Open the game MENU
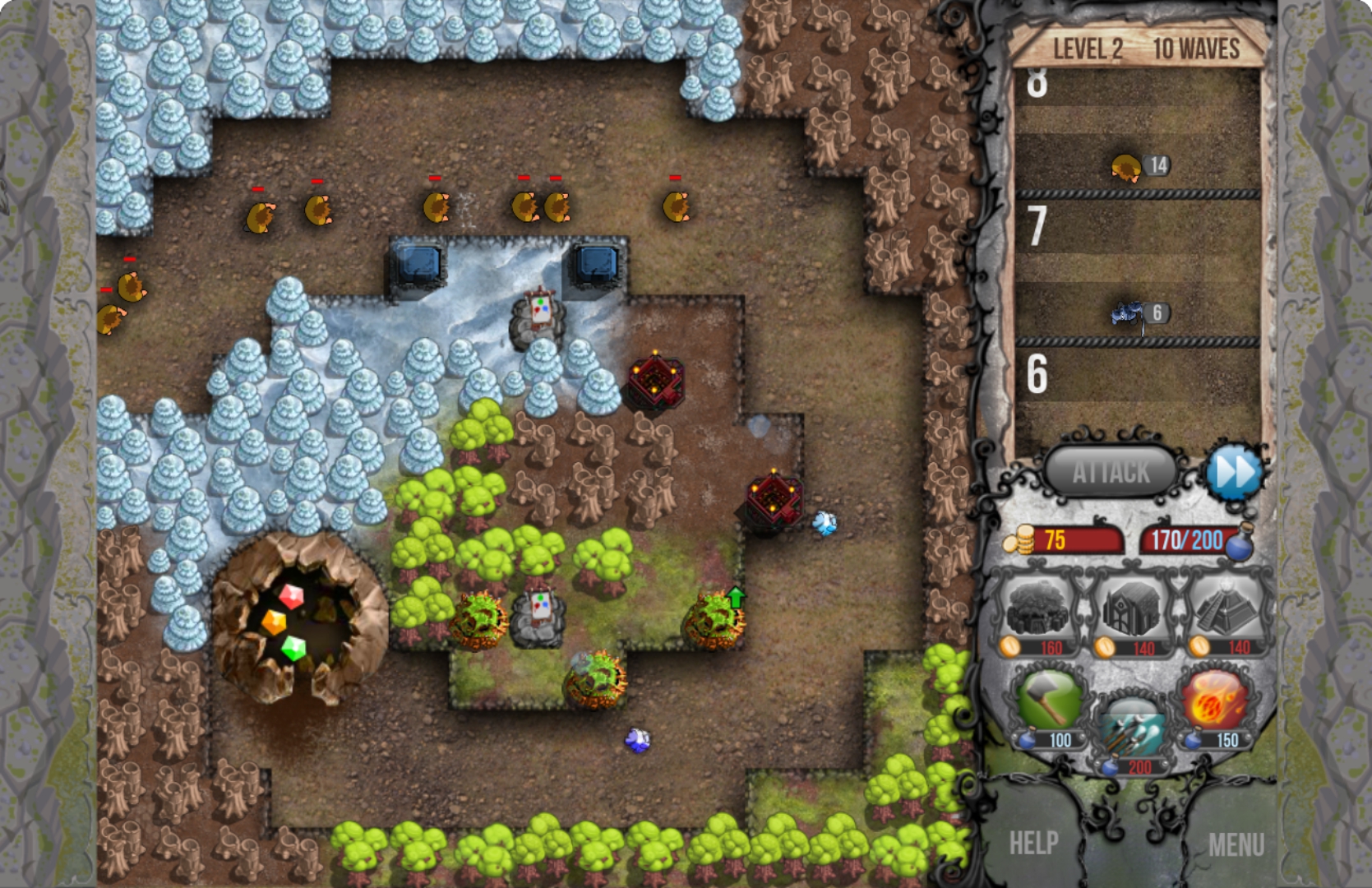This screenshot has height=888, width=1372. 1236,844
